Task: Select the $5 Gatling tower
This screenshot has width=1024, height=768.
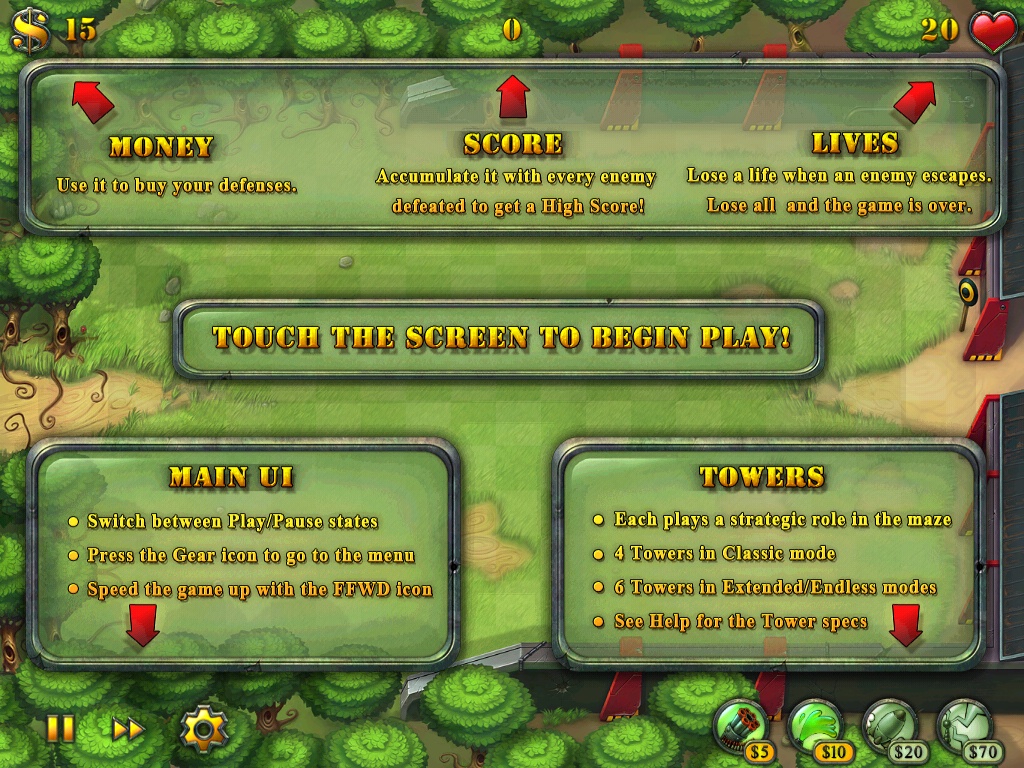Action: [x=741, y=727]
